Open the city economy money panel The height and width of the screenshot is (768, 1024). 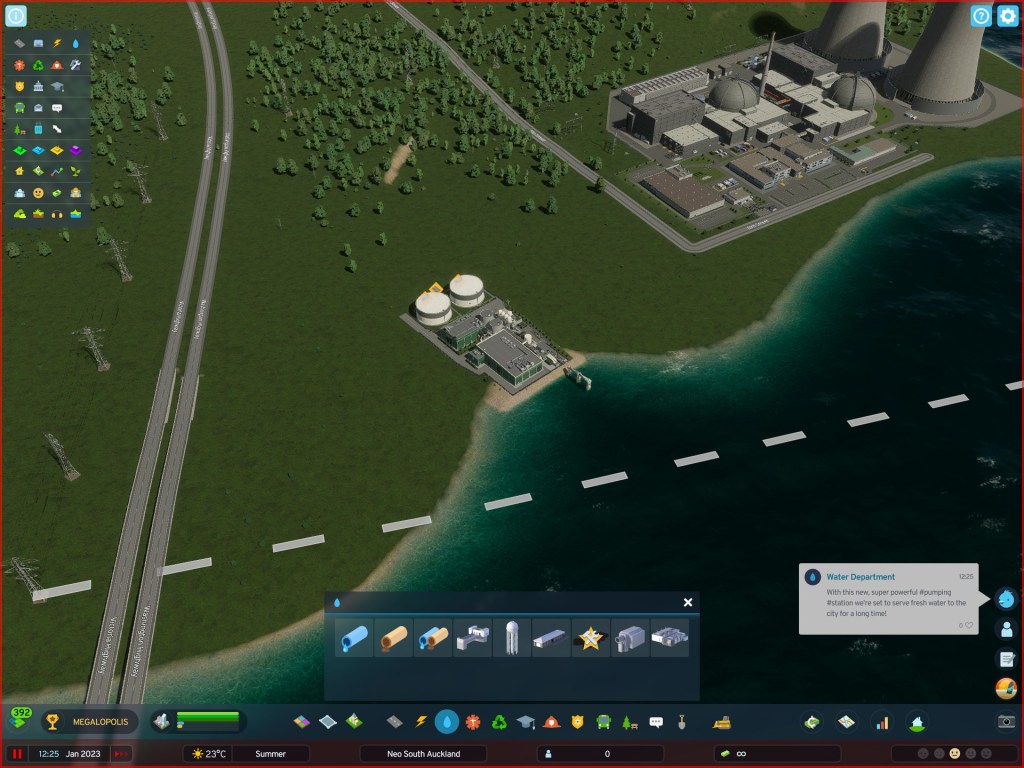click(x=812, y=721)
